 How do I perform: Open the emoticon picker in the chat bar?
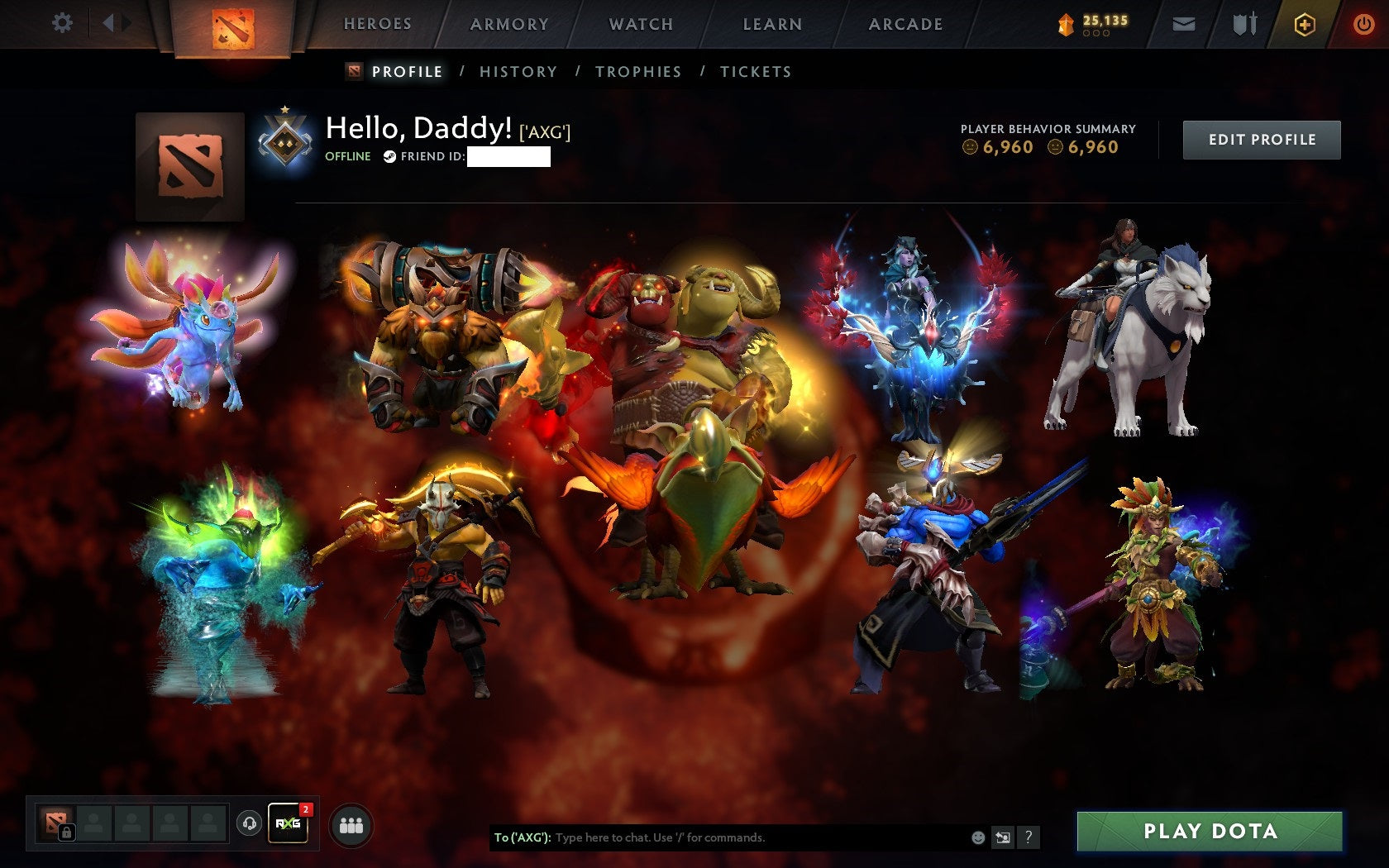click(981, 837)
